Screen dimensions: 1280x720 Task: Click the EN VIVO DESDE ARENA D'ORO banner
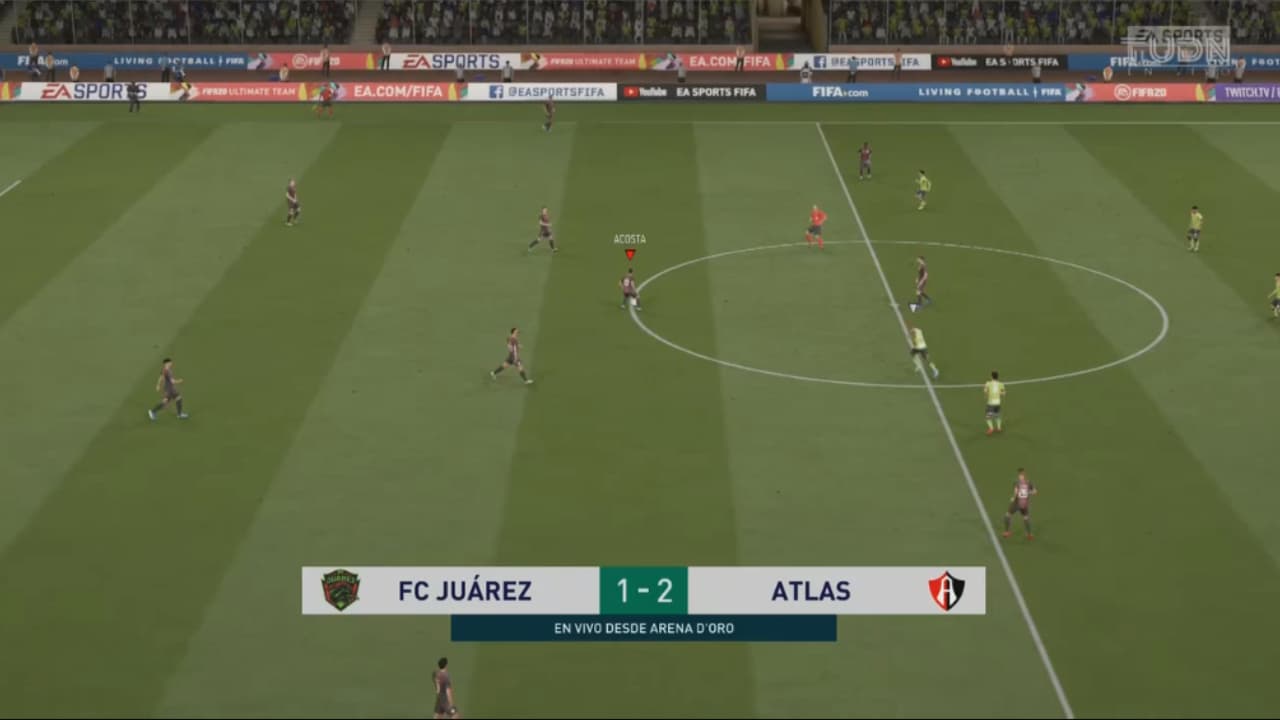point(643,629)
